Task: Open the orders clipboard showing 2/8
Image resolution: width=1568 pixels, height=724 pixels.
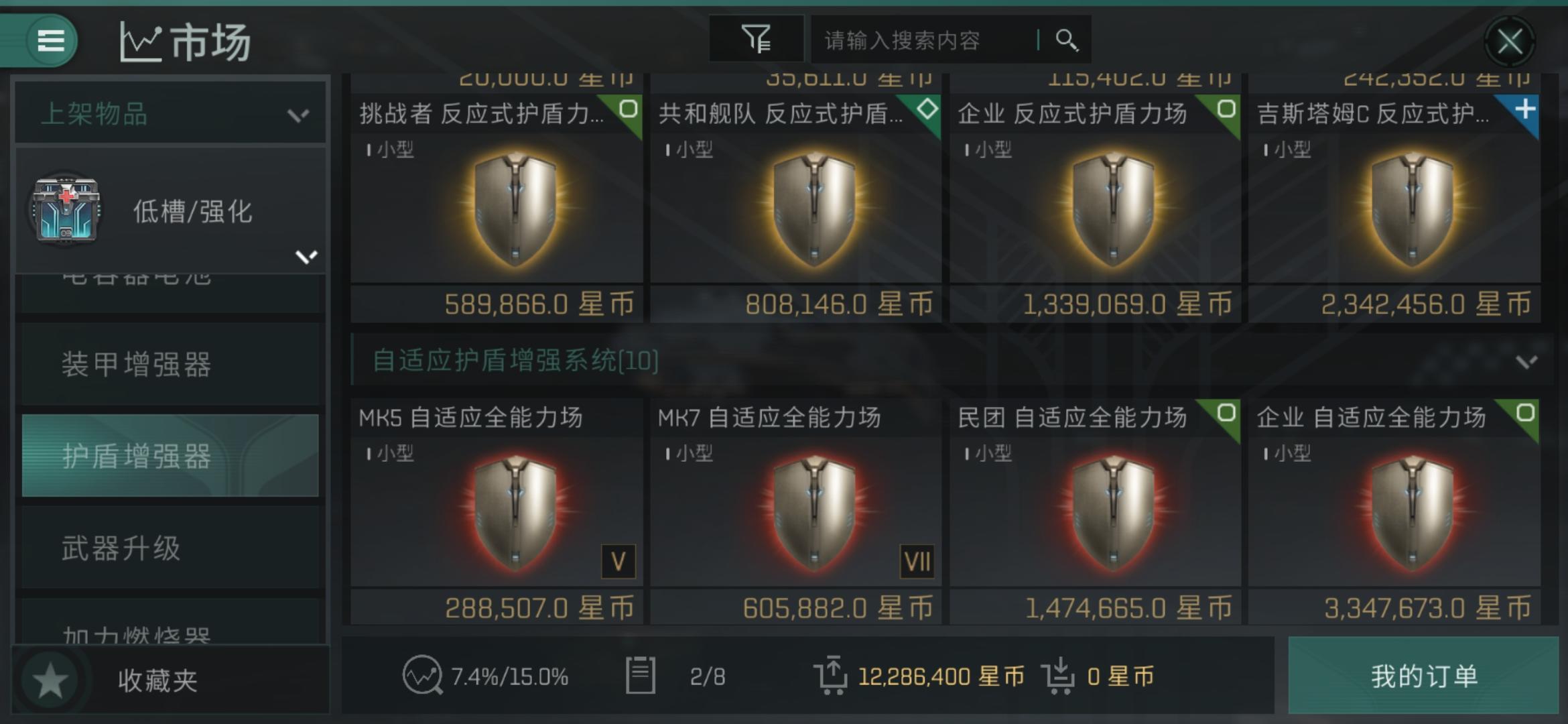Action: (670, 677)
